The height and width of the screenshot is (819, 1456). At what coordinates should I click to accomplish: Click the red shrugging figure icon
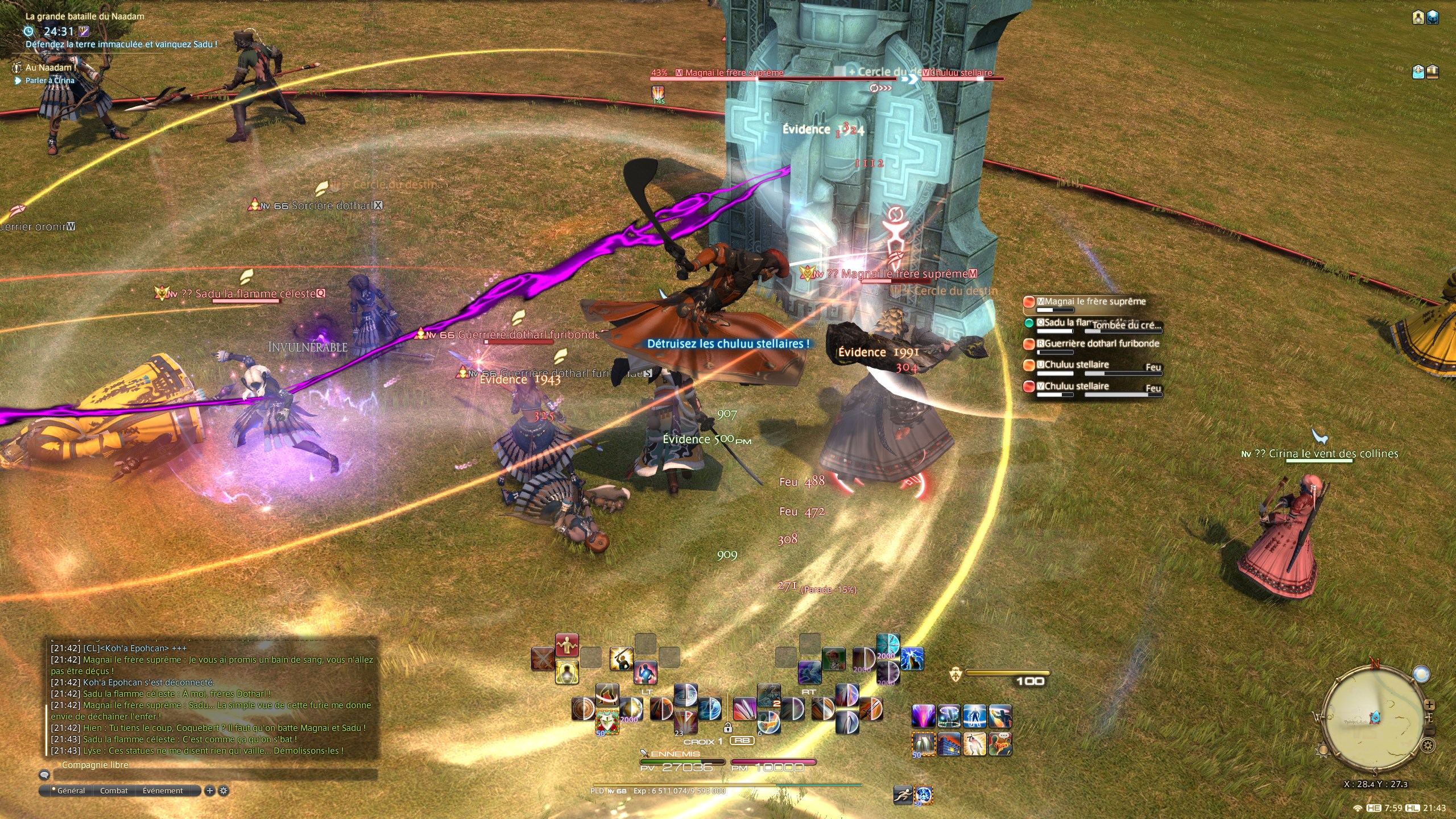tap(566, 646)
